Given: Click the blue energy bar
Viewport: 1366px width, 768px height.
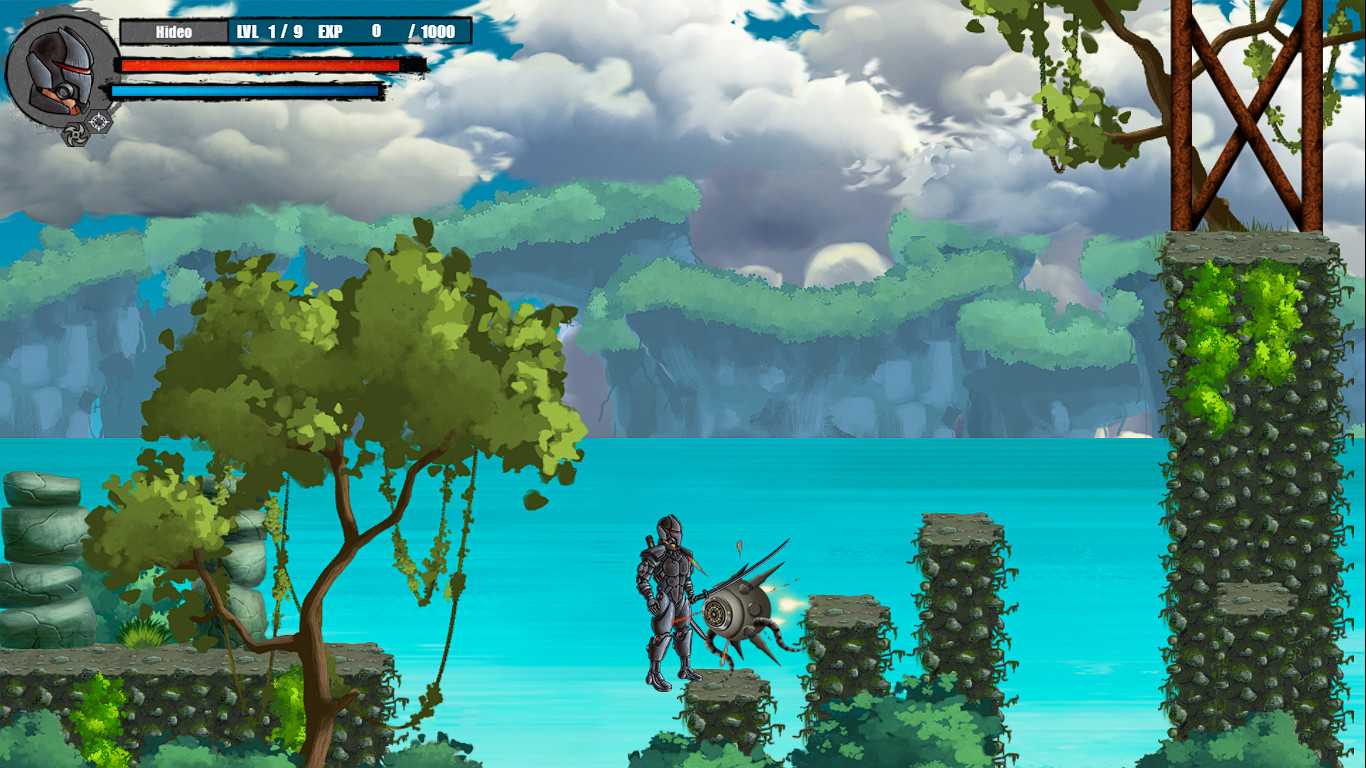Looking at the screenshot, I should [248, 91].
